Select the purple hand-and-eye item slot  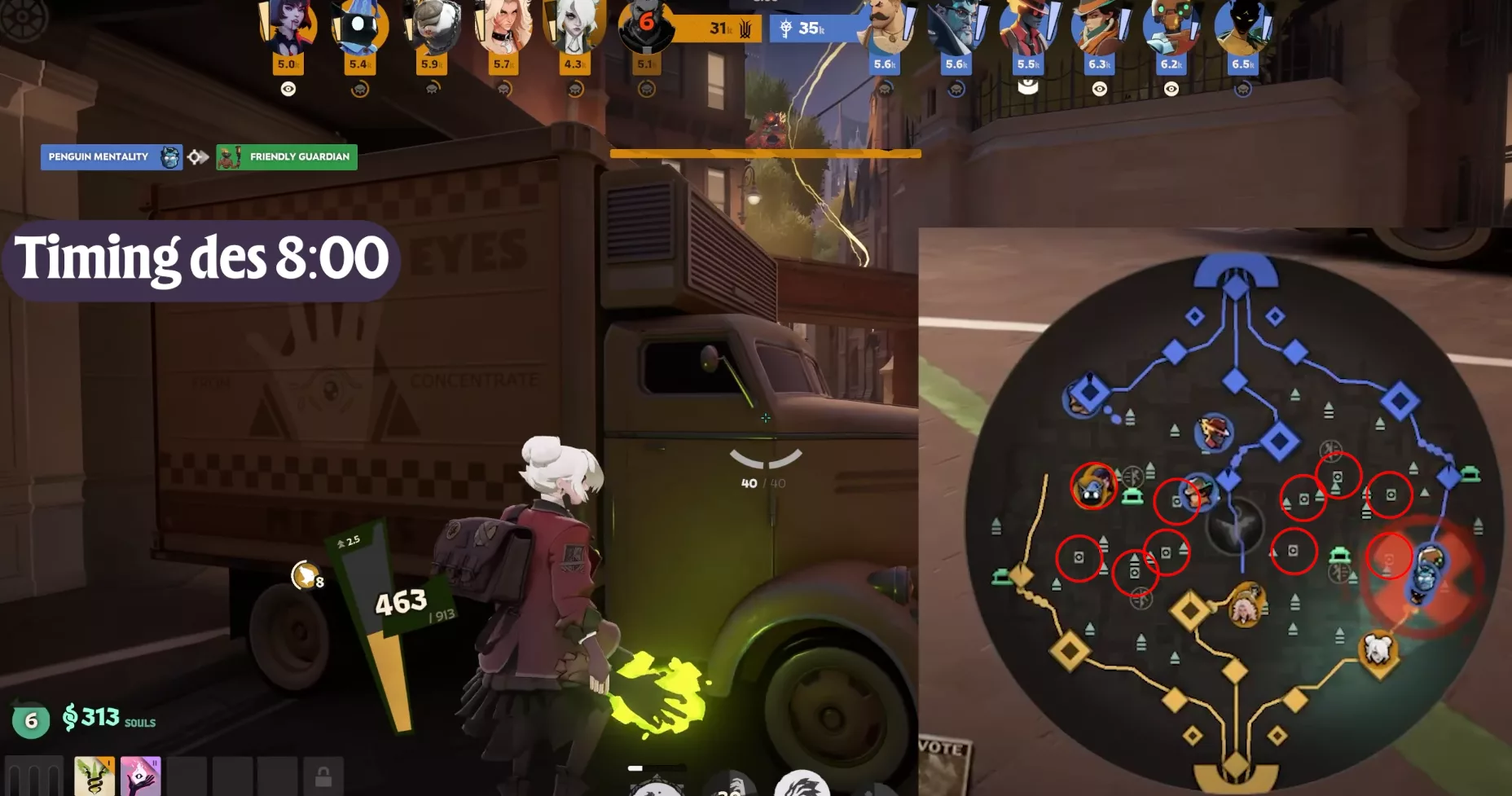[x=140, y=776]
